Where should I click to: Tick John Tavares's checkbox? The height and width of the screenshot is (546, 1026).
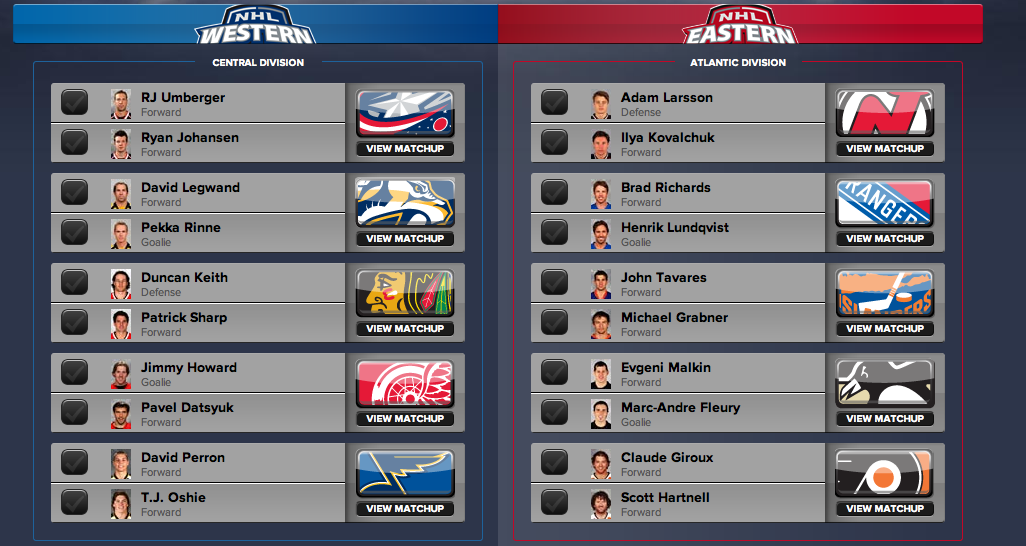point(554,283)
